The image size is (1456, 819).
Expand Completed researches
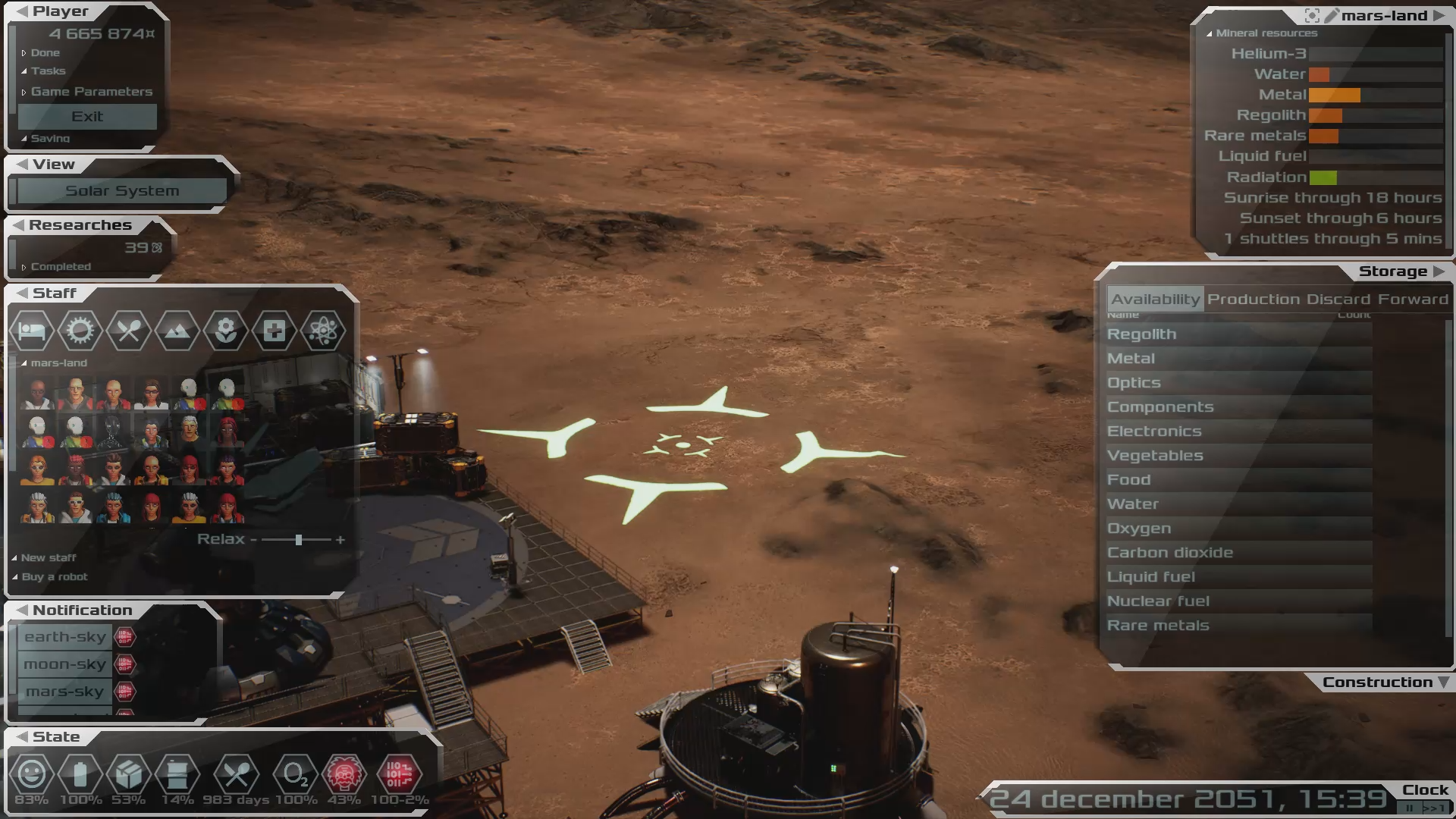click(x=60, y=267)
